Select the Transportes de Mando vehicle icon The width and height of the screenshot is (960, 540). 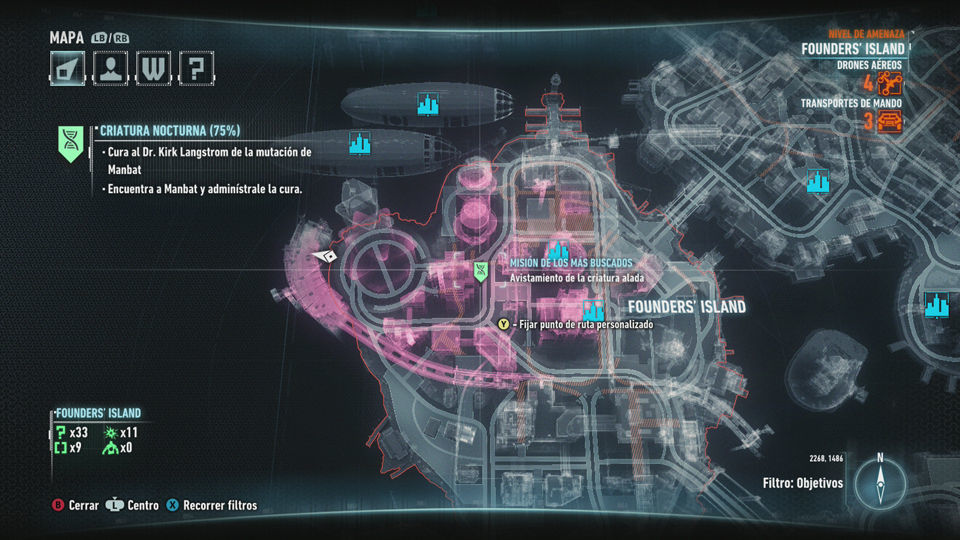click(889, 121)
